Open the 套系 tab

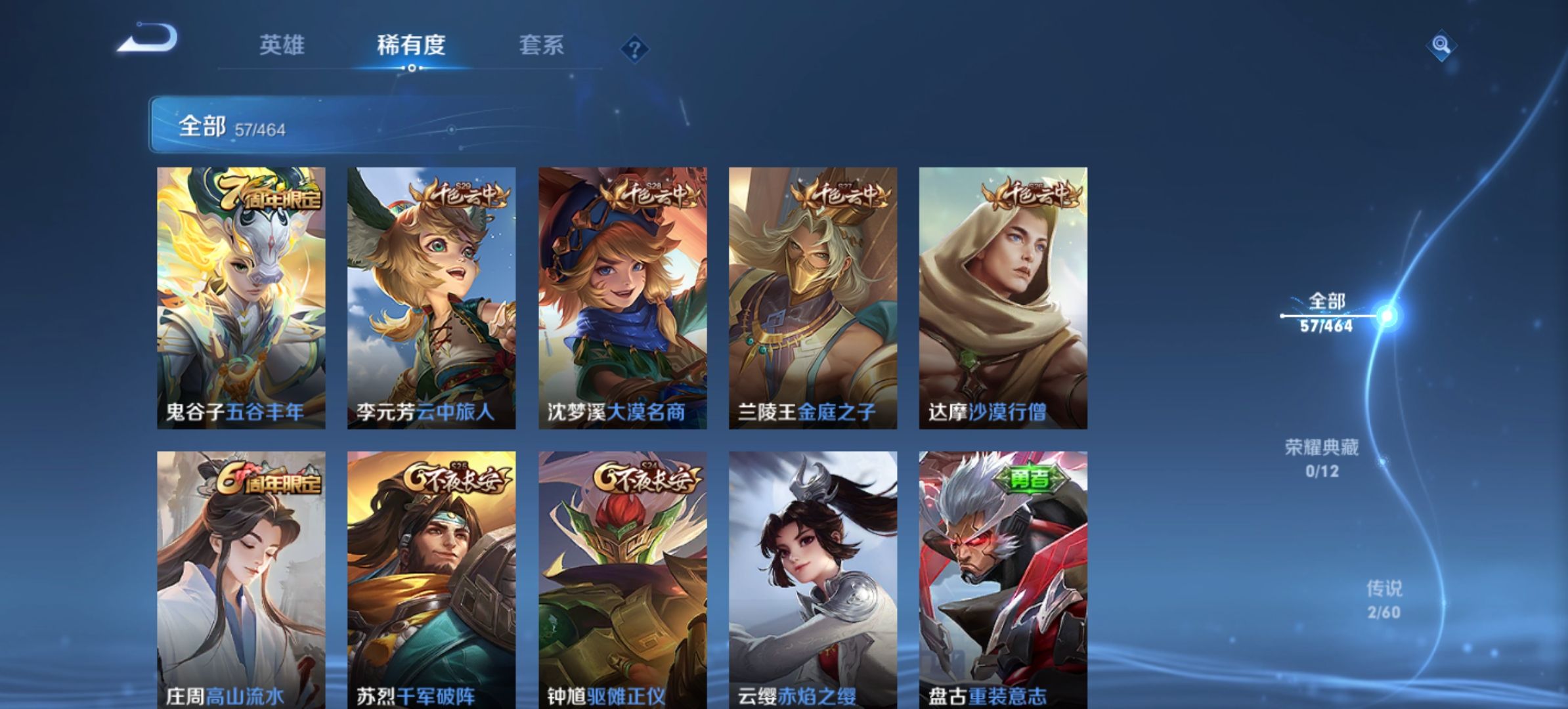point(541,45)
